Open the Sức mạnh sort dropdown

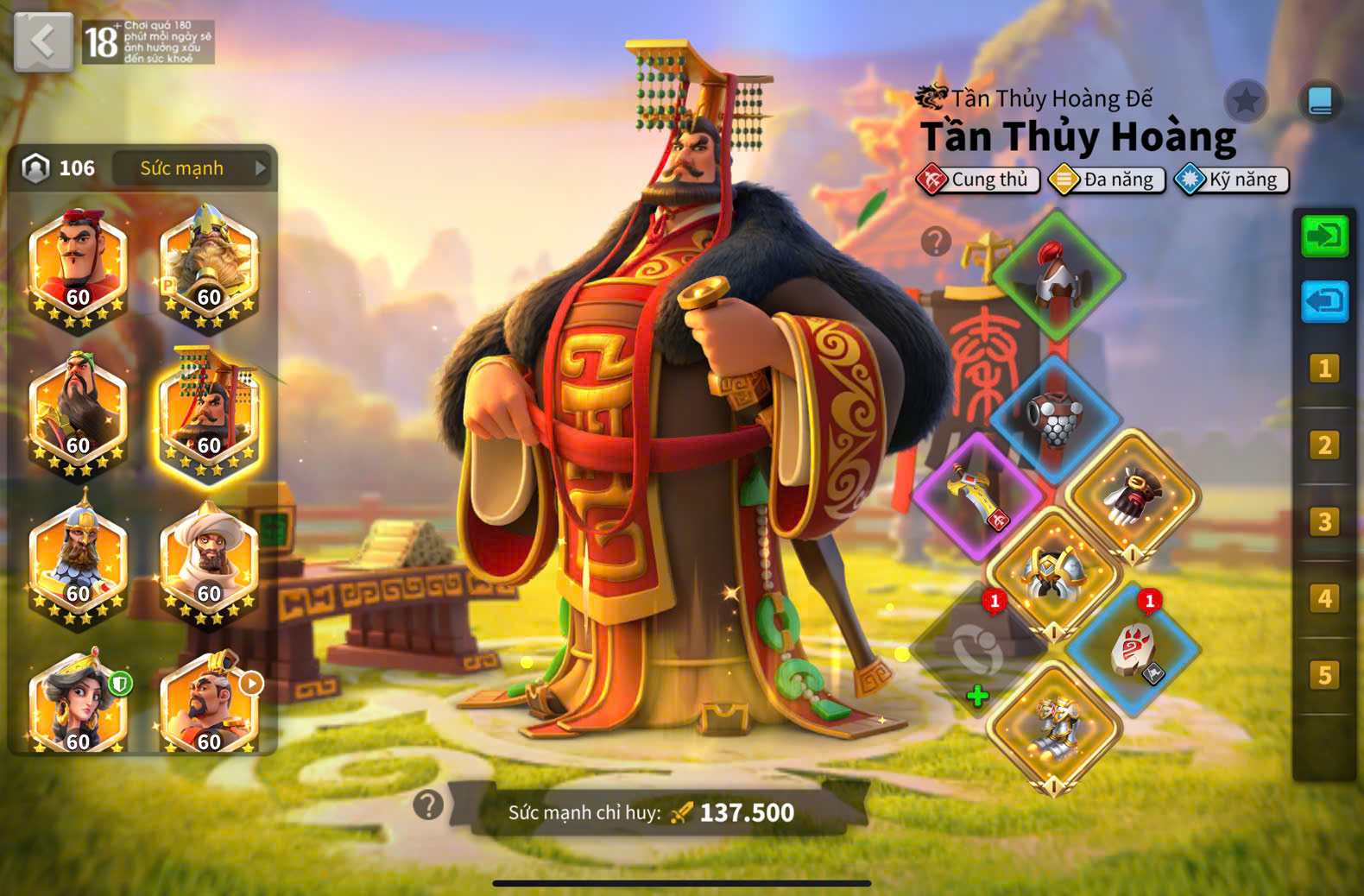[x=192, y=168]
